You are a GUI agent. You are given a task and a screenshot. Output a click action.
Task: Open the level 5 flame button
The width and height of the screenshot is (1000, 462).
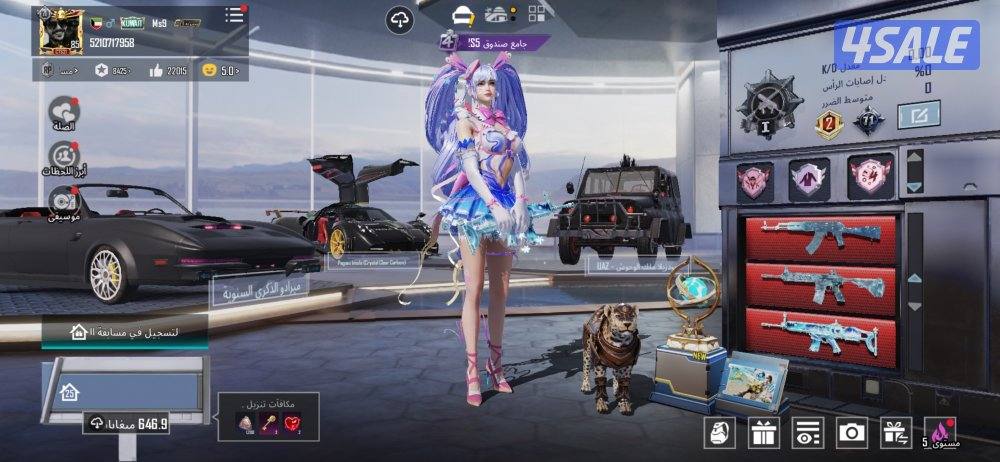coord(940,432)
